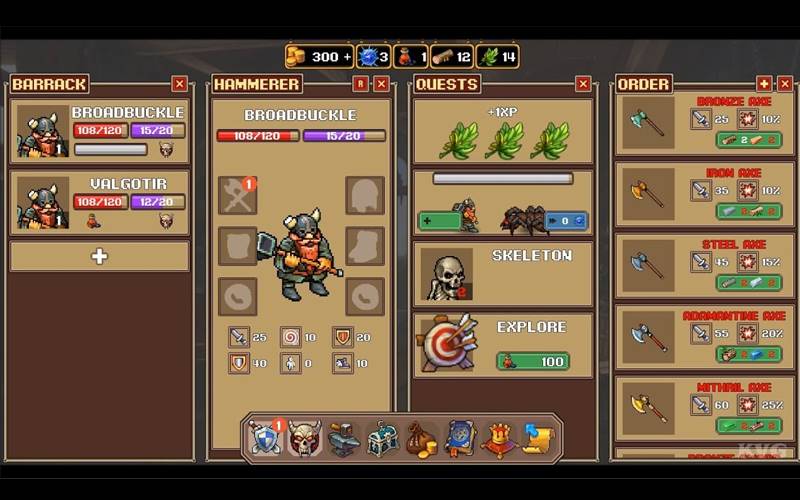Viewport: 800px width, 500px height.
Task: Open the horned skull toolbar menu
Action: (x=304, y=438)
